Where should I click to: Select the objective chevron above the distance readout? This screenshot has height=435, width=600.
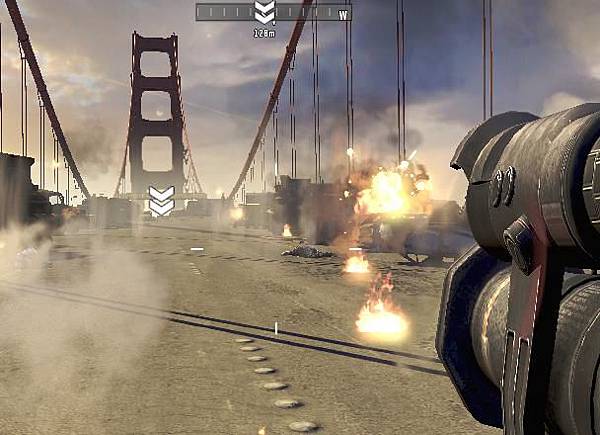pos(264,13)
